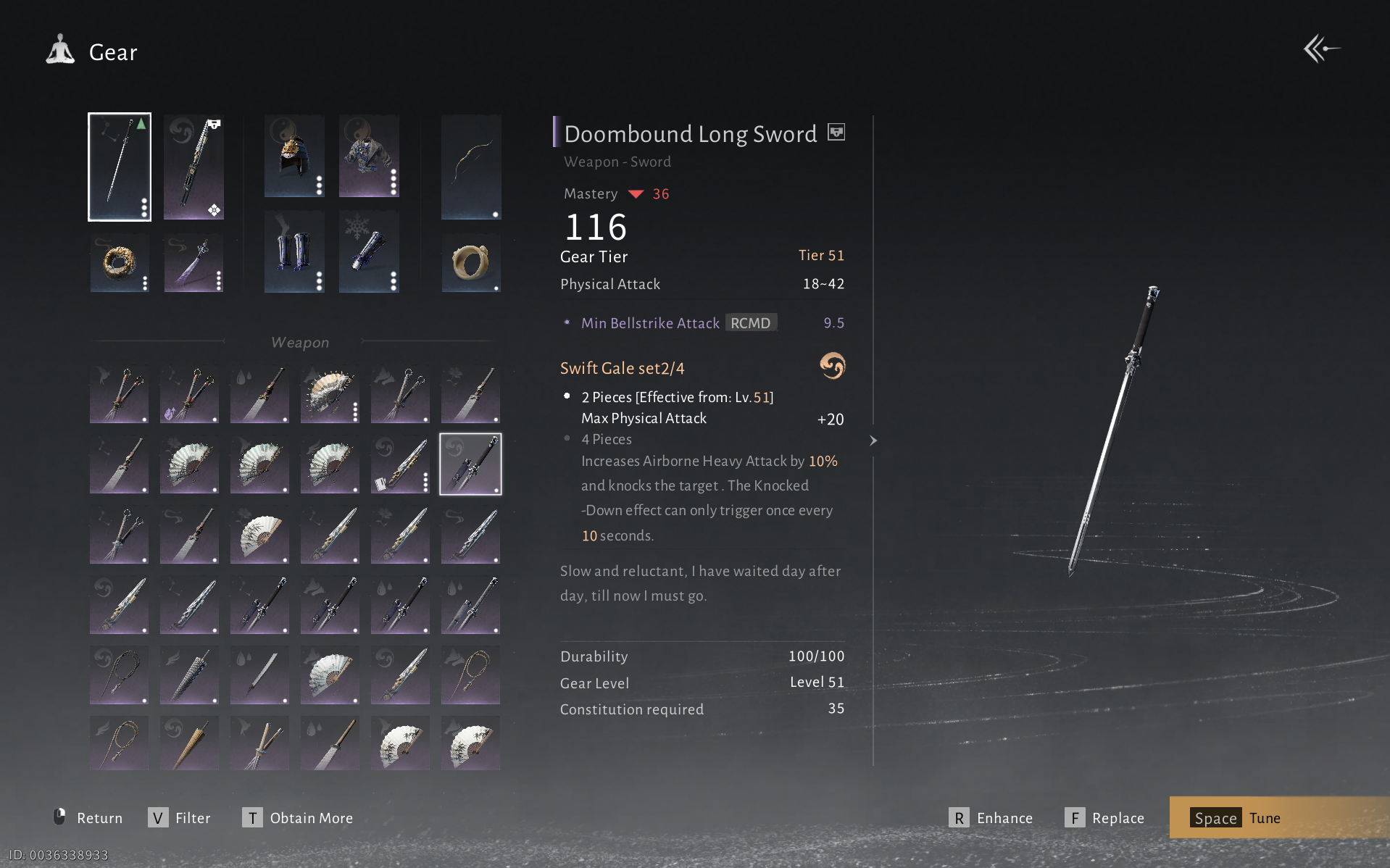Select the equipped bracer slot

coord(369,252)
